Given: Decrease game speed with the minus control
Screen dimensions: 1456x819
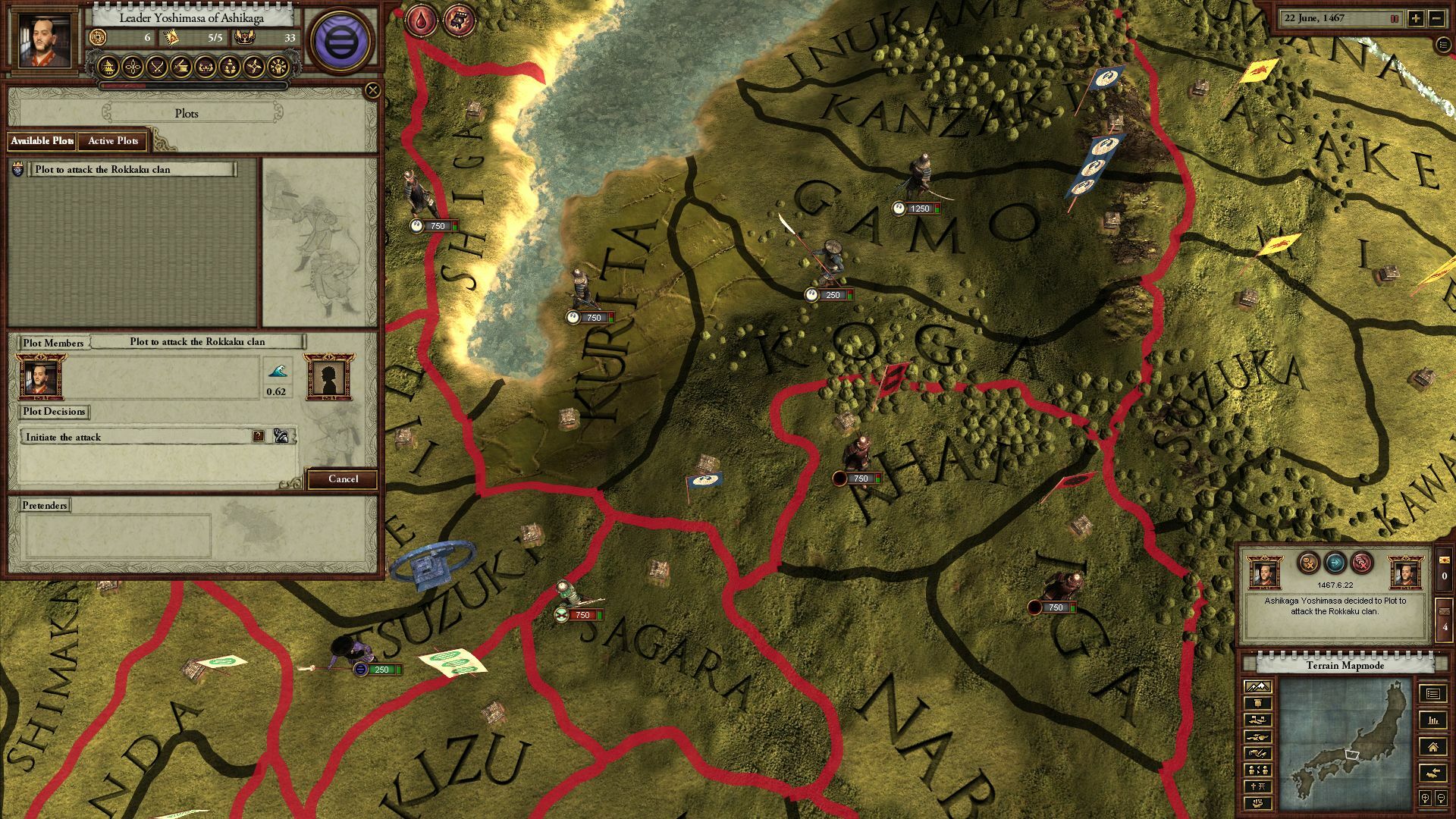Looking at the screenshot, I should 1437,19.
